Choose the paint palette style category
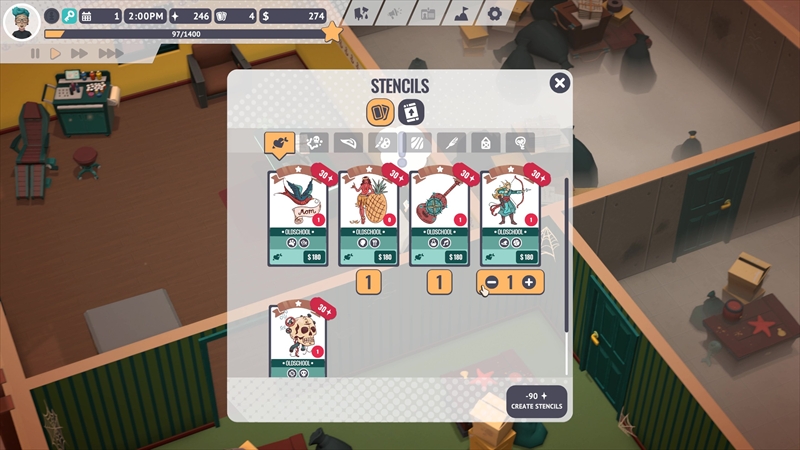The height and width of the screenshot is (450, 800). [381, 144]
